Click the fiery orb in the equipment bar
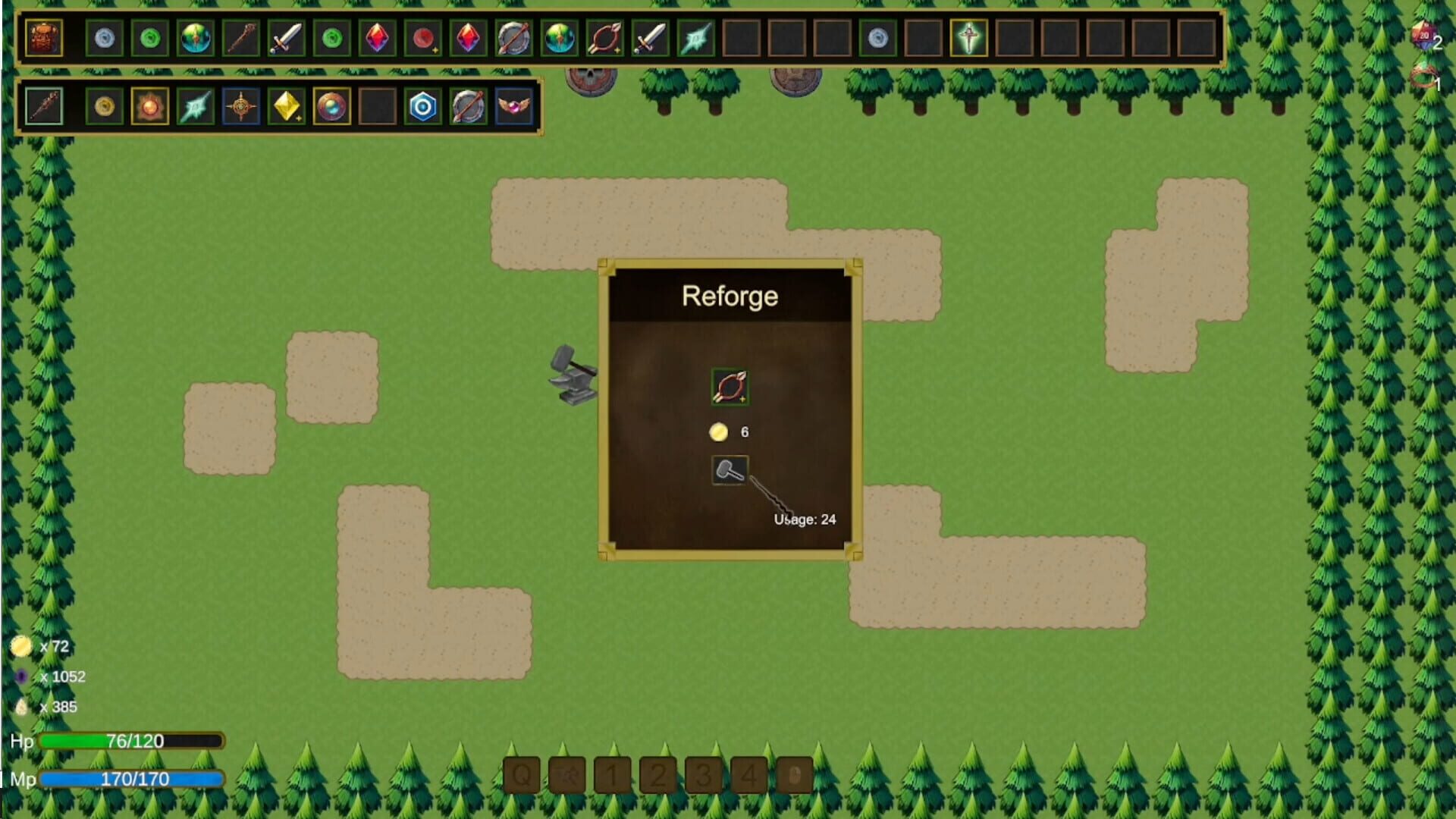Image resolution: width=1456 pixels, height=819 pixels. click(x=149, y=106)
